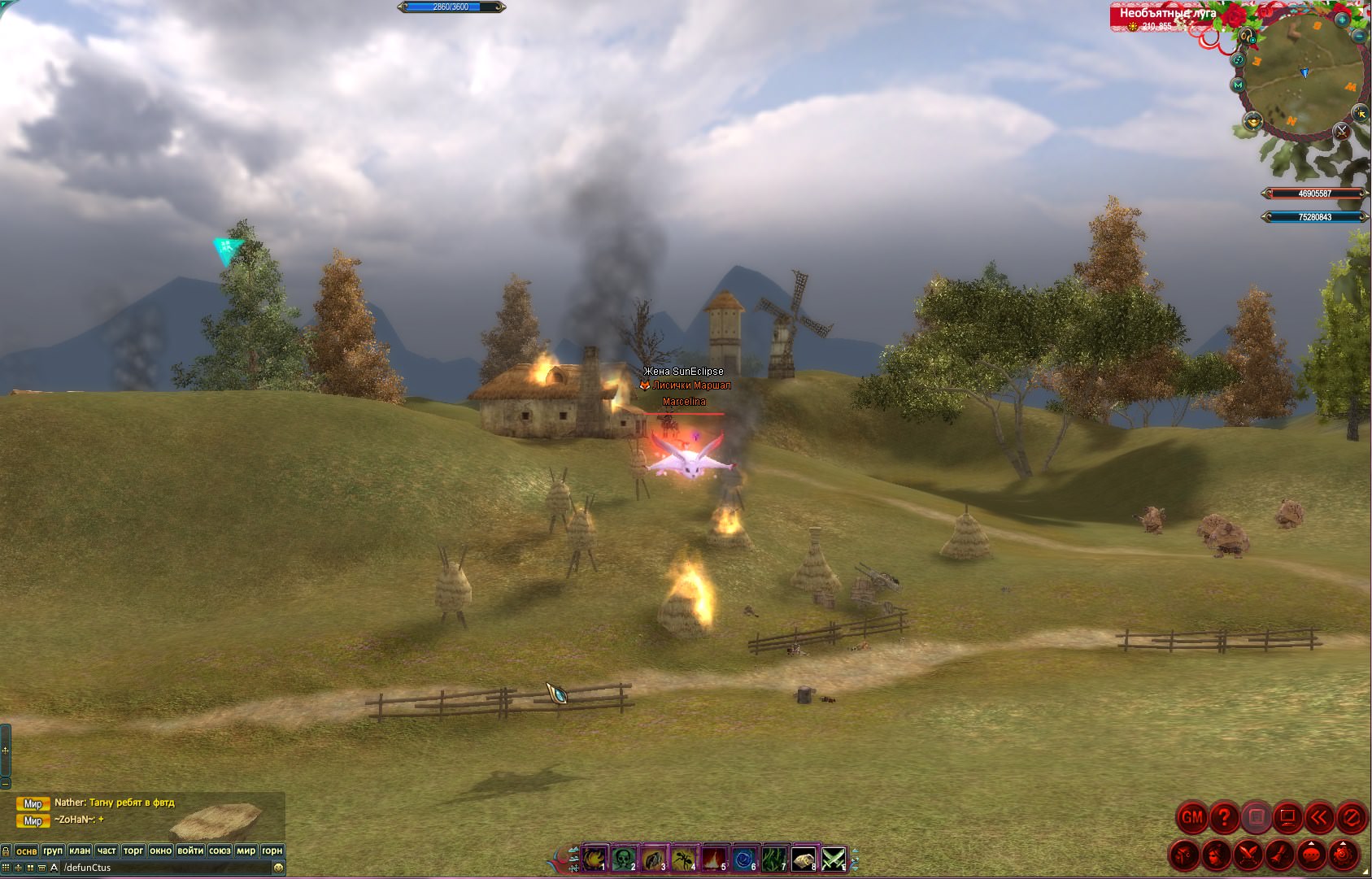Activate the fire swirl skill in slot 1
The image size is (1372, 879).
595,859
